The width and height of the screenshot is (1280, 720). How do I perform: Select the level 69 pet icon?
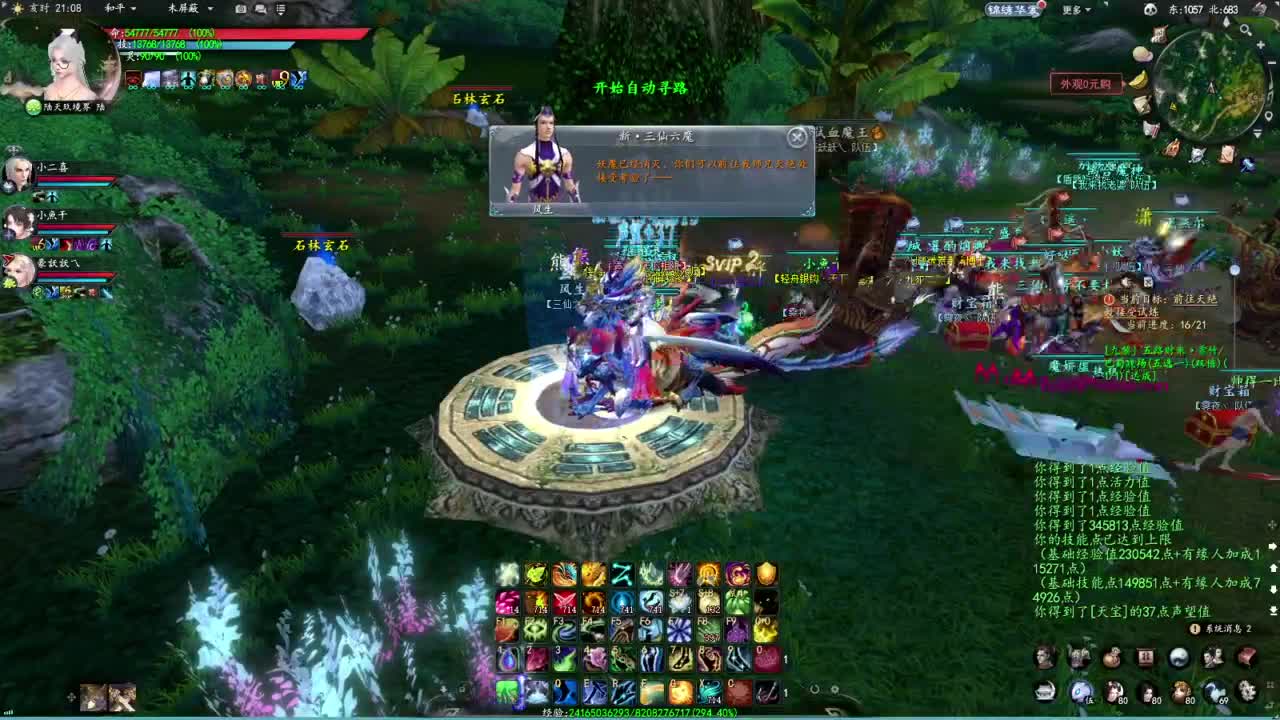1216,692
